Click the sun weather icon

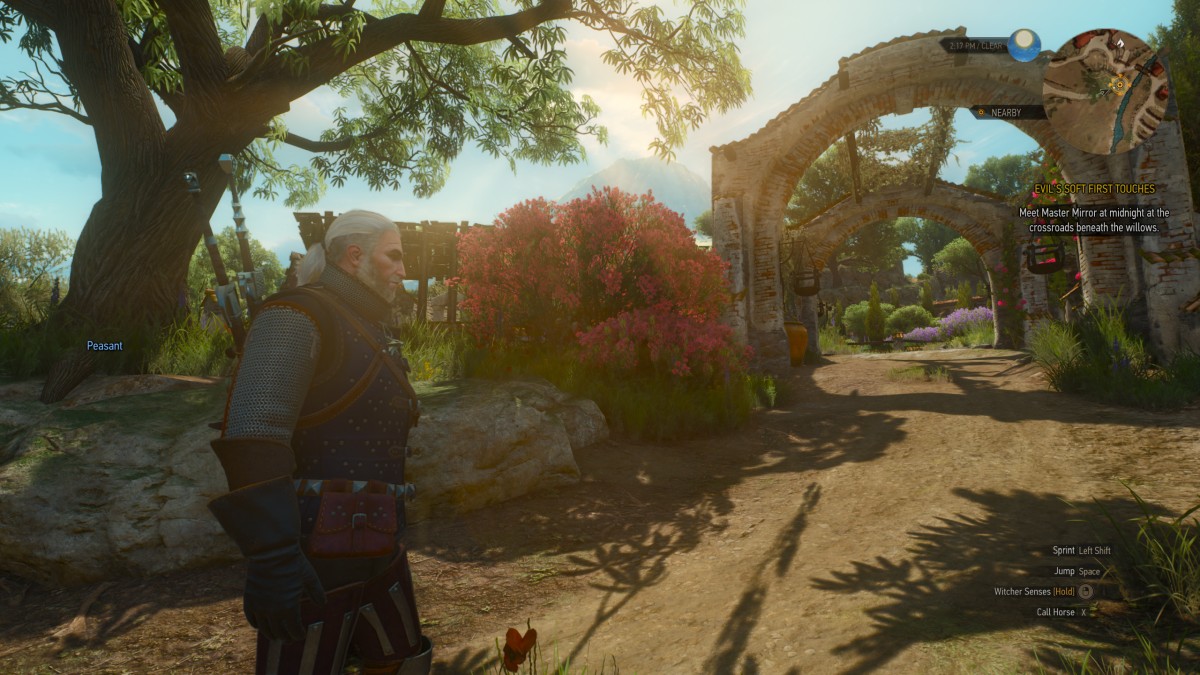coord(1024,44)
